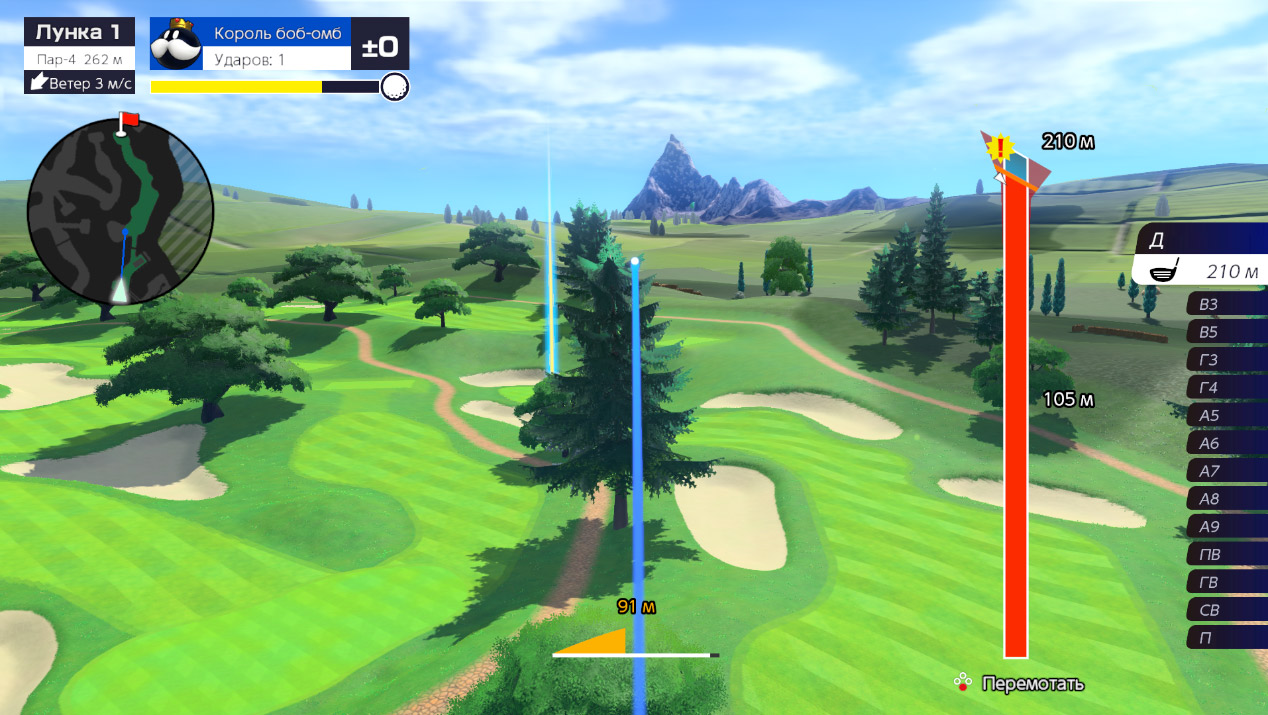This screenshot has height=715, width=1268.
Task: Pick the В5 club from the list
Action: click(x=1226, y=333)
